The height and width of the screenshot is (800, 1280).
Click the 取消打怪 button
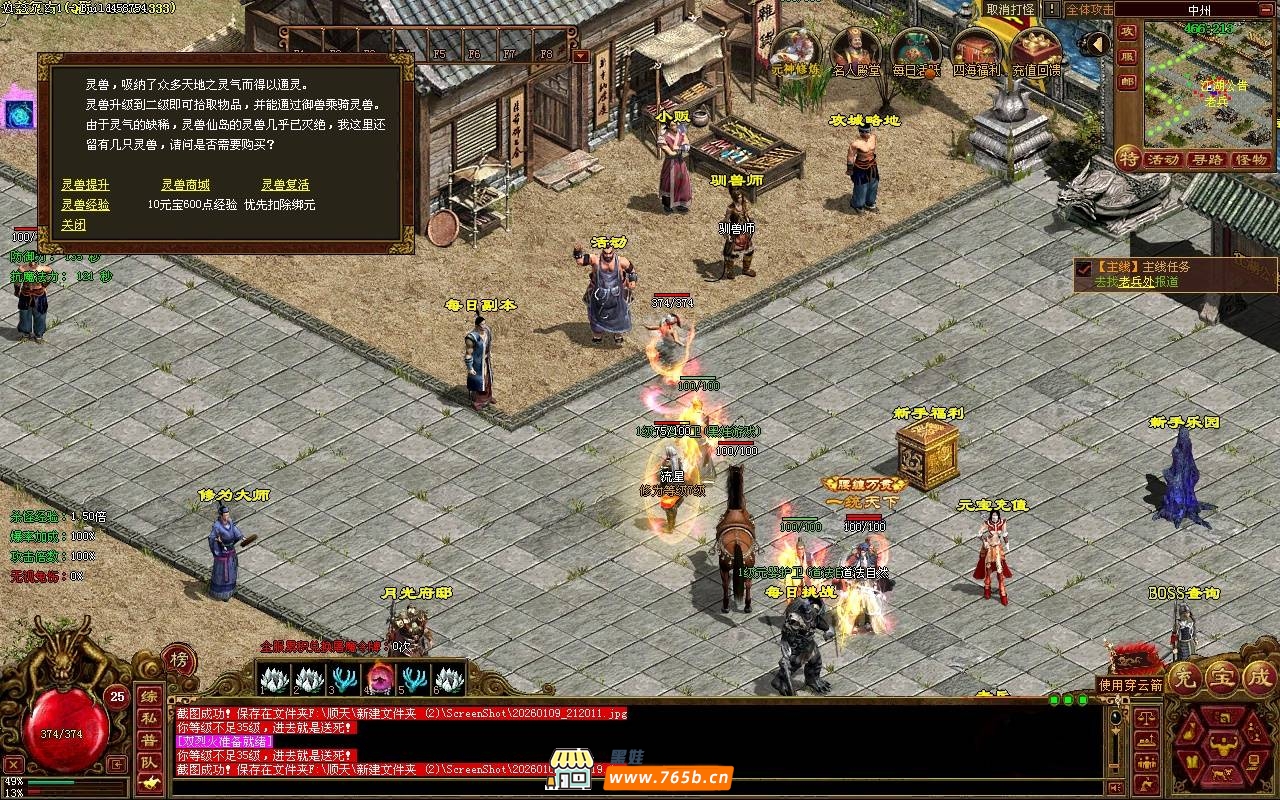[x=1010, y=9]
